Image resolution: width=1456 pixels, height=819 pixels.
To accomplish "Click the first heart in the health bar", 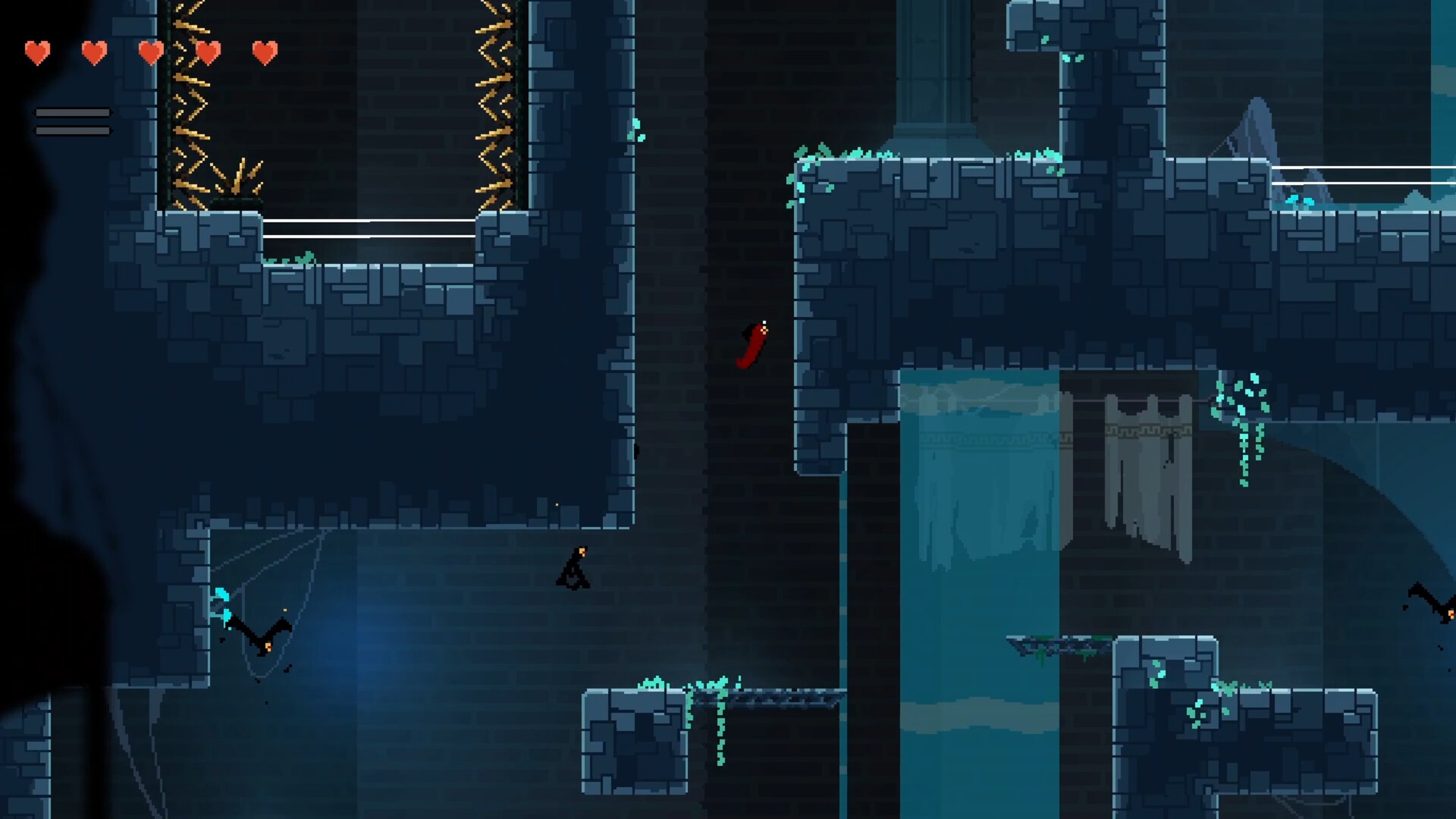I will 36,52.
